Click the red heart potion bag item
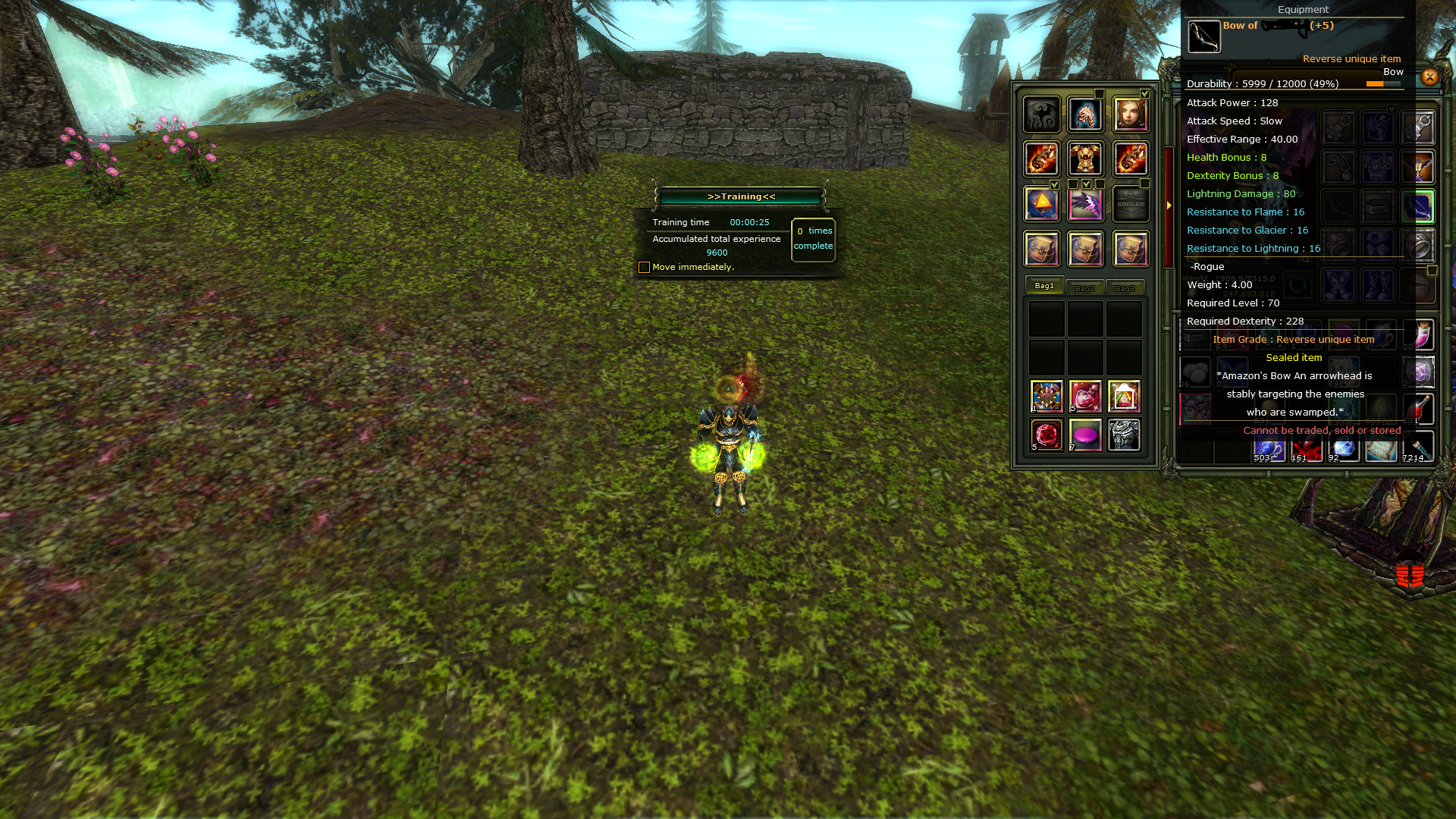 [x=1085, y=396]
